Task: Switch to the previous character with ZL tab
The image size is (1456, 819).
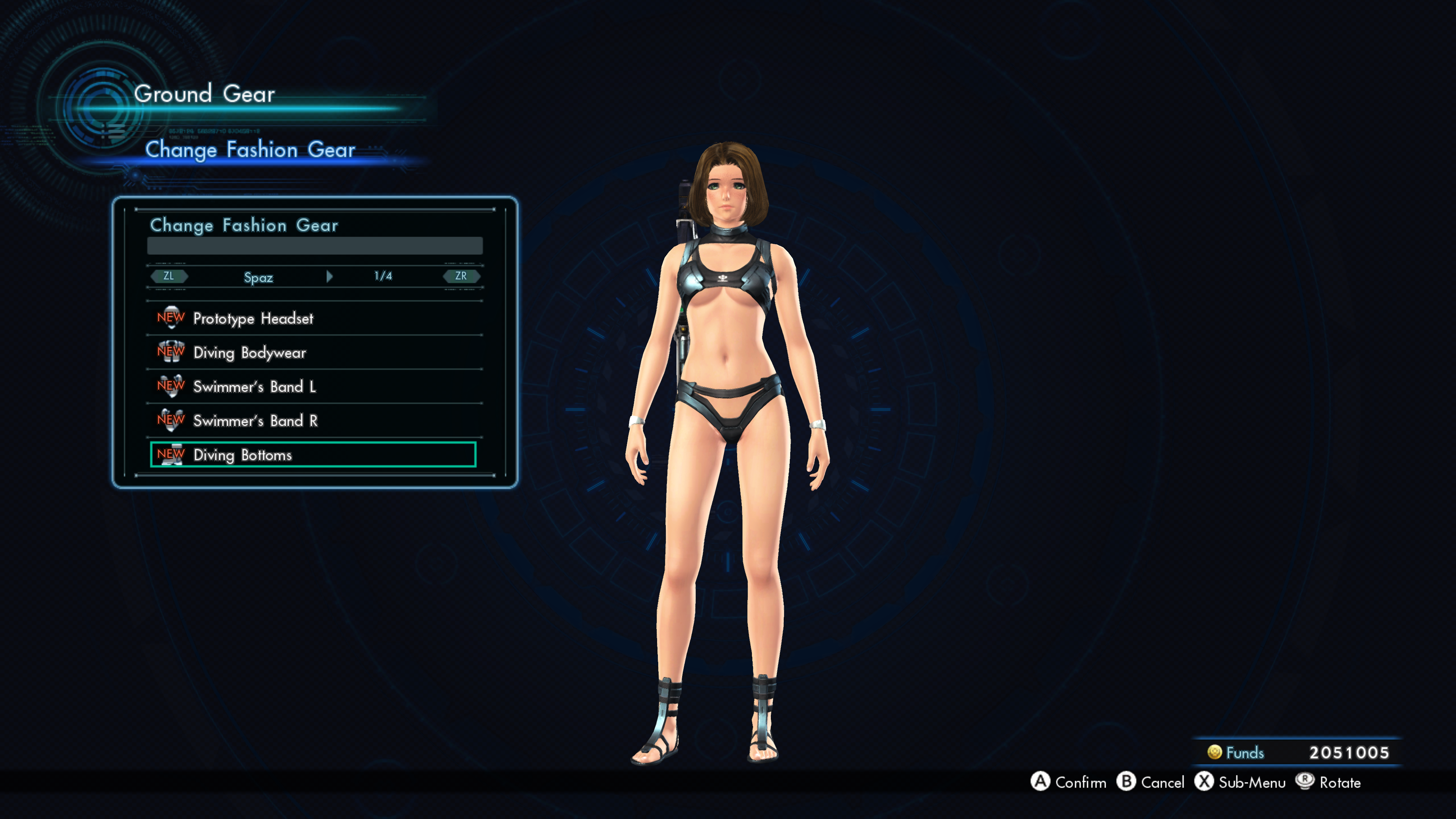Action: (x=168, y=276)
